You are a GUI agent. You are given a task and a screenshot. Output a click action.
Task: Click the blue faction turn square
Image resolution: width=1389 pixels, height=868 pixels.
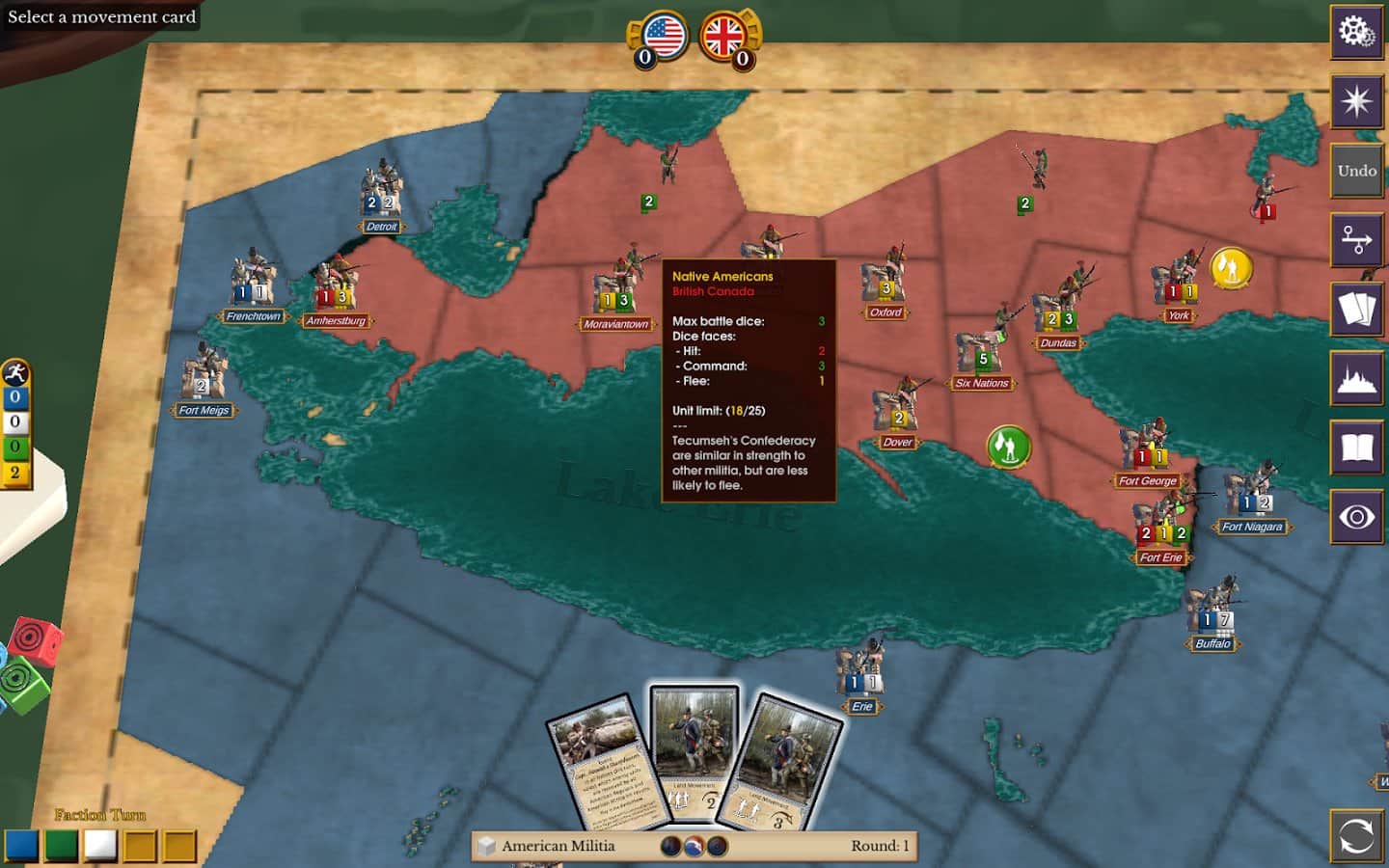tap(21, 846)
